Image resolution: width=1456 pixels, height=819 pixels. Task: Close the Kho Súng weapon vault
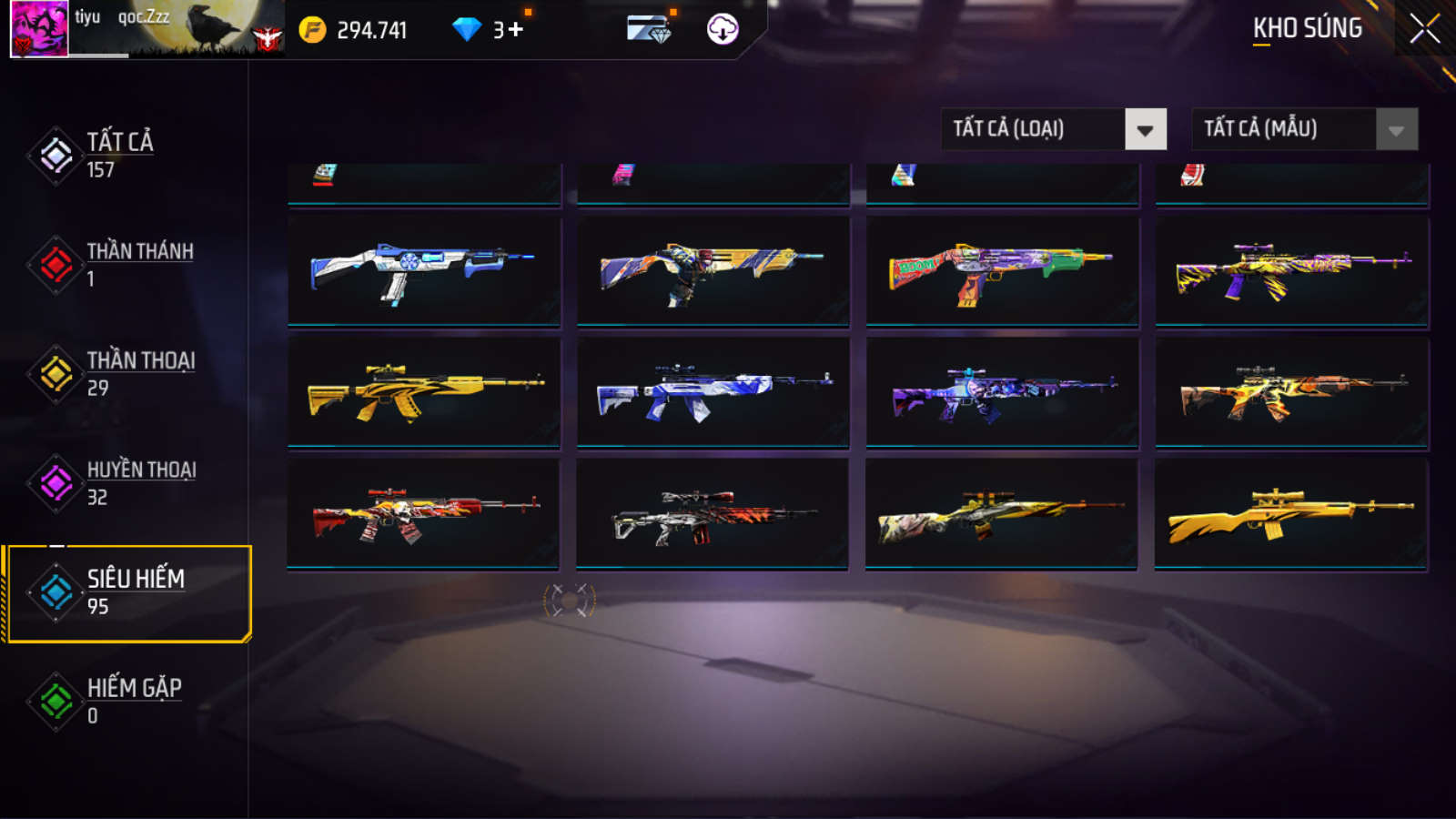1424,29
